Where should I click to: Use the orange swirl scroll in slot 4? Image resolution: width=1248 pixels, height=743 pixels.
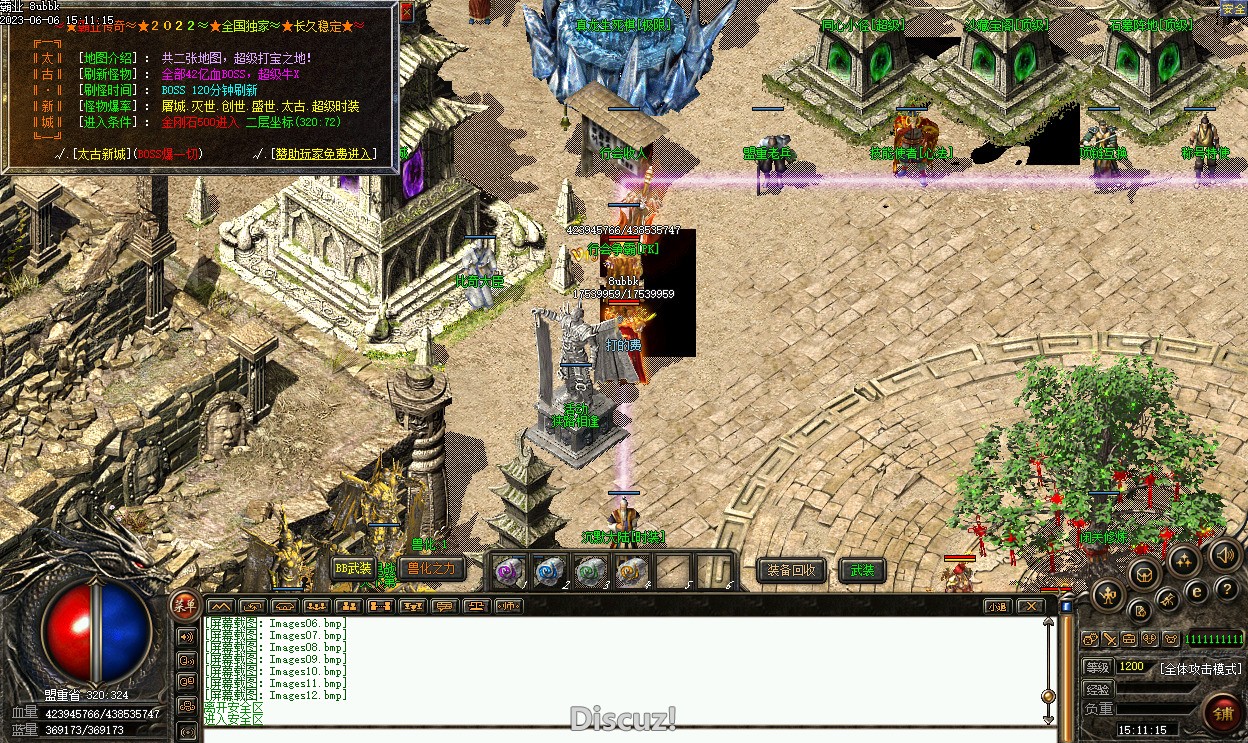(x=631, y=572)
